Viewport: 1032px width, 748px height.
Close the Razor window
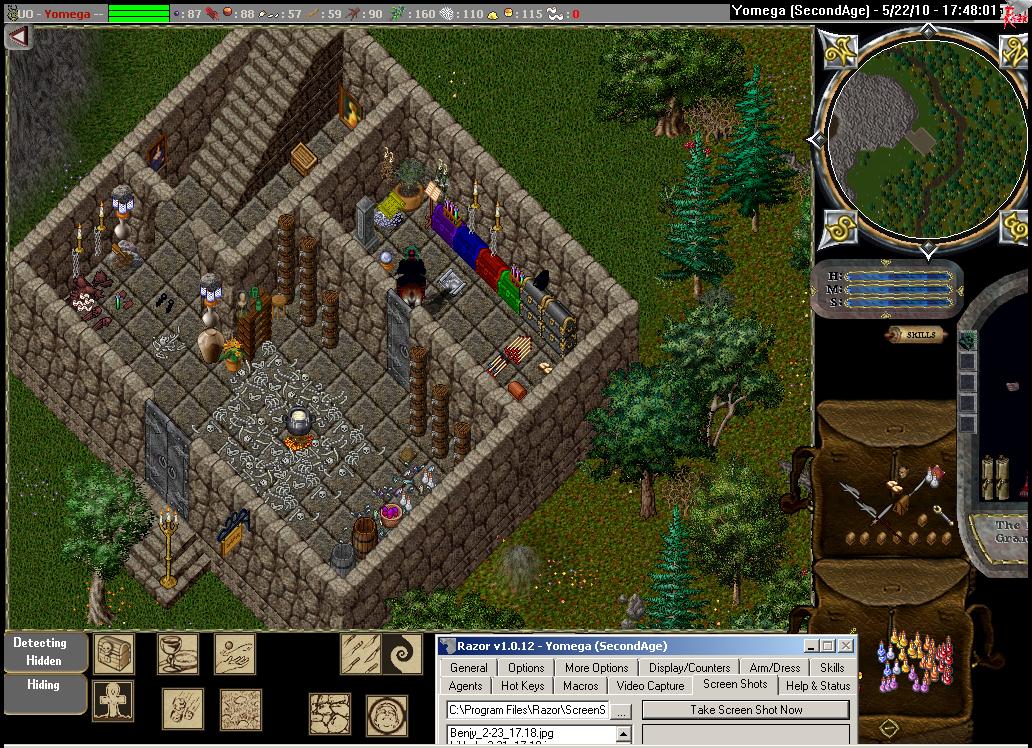pyautogui.click(x=846, y=646)
